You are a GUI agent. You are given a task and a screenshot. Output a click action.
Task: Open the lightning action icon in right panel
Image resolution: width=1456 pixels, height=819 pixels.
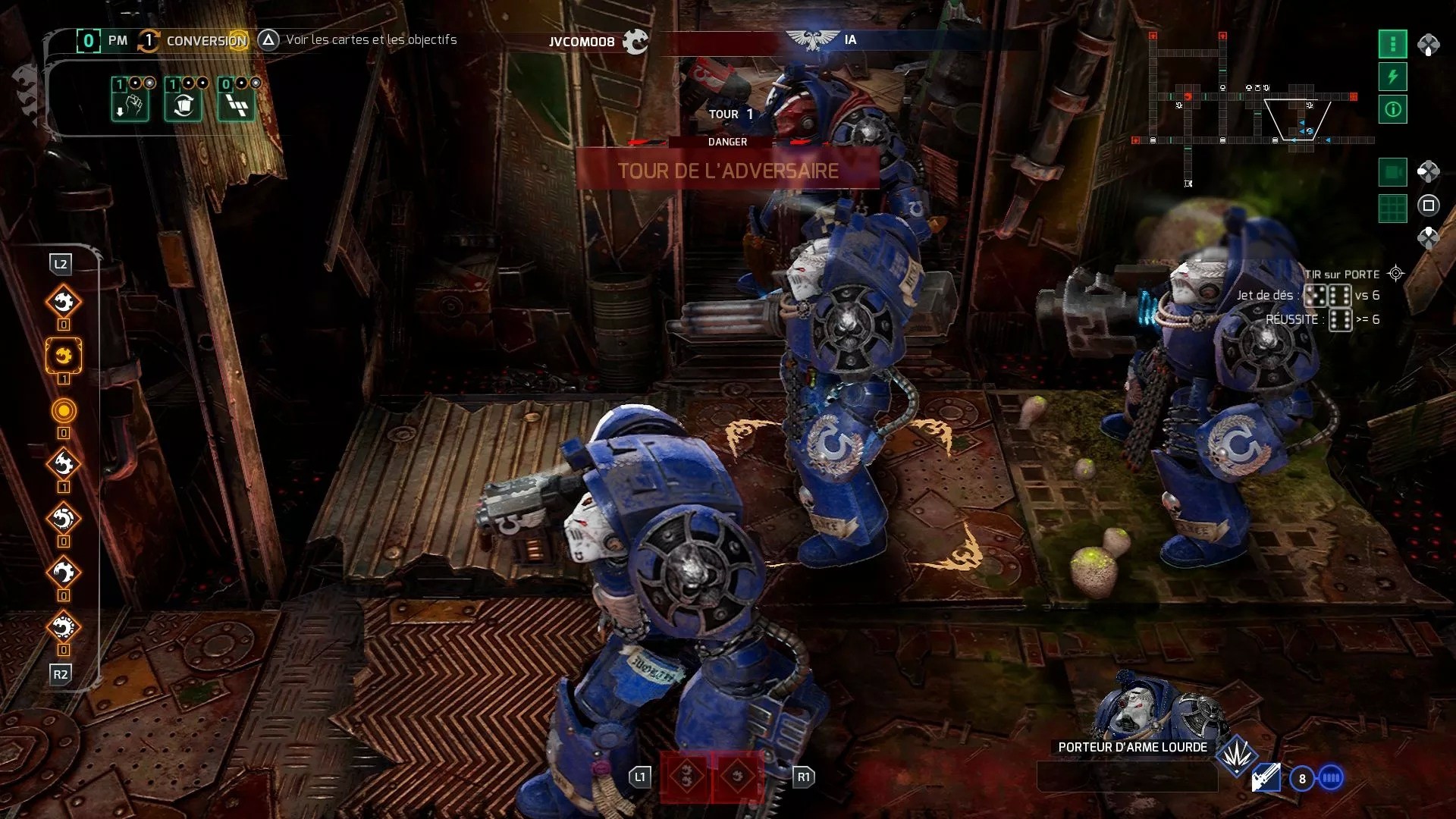tap(1394, 76)
